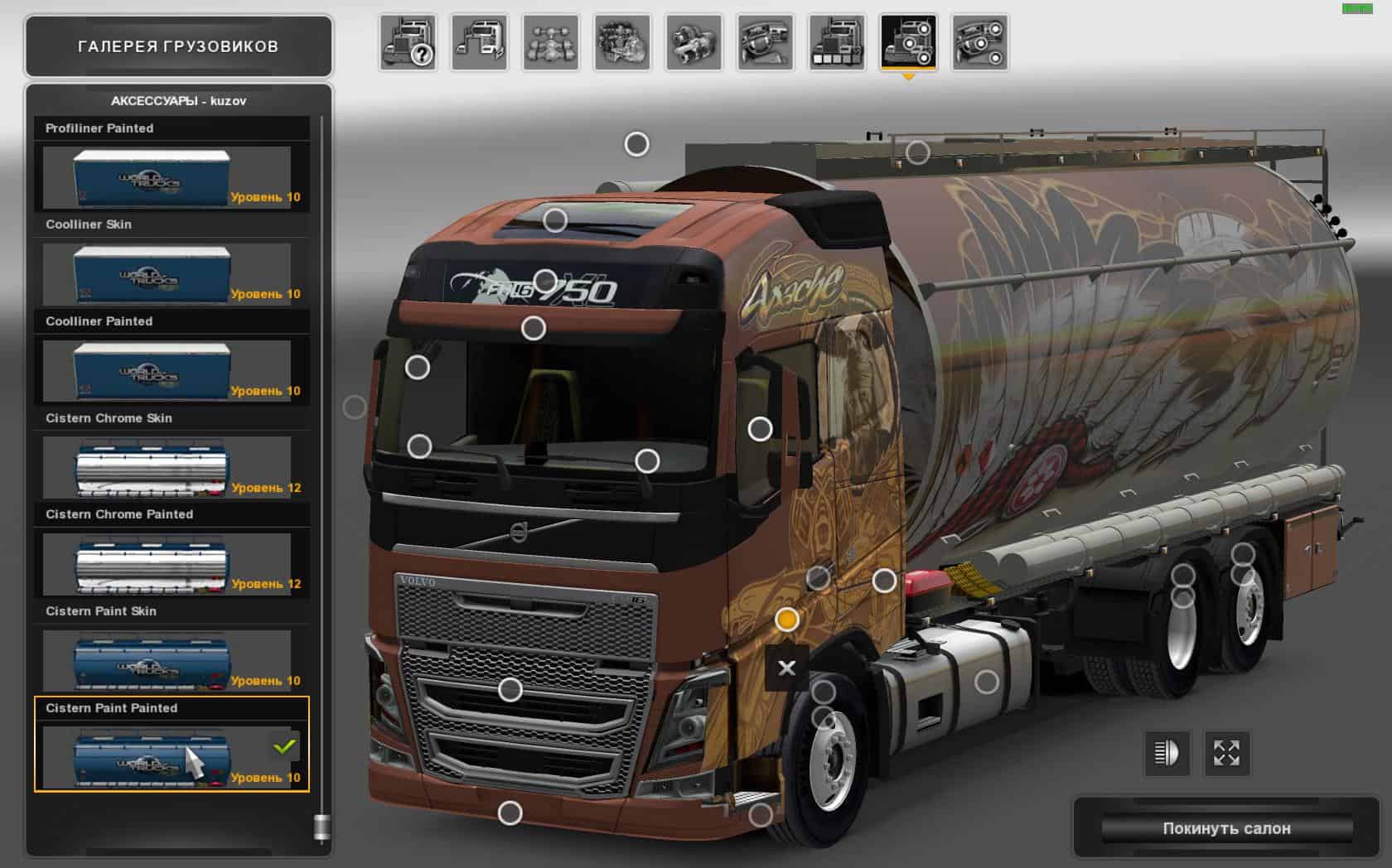Close the selected accessory slot X marker
This screenshot has width=1392, height=868.
786,668
